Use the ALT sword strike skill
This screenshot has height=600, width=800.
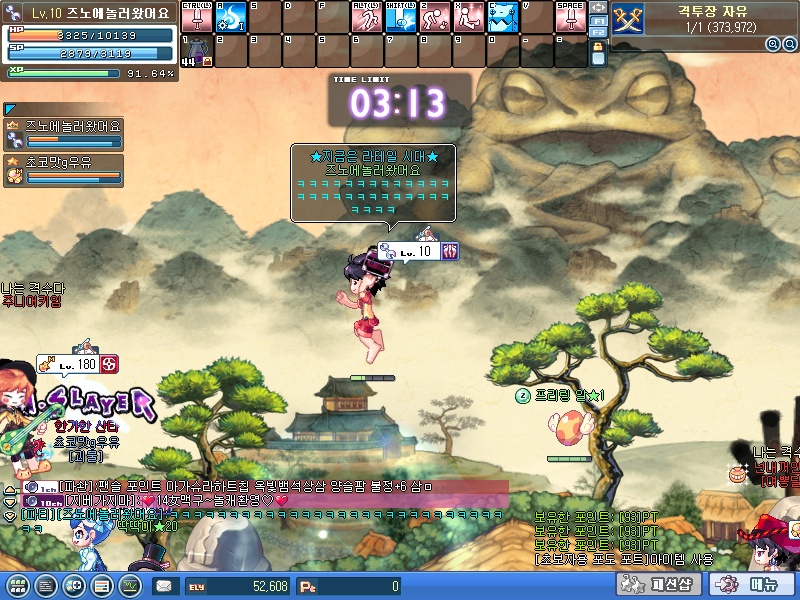coord(367,17)
